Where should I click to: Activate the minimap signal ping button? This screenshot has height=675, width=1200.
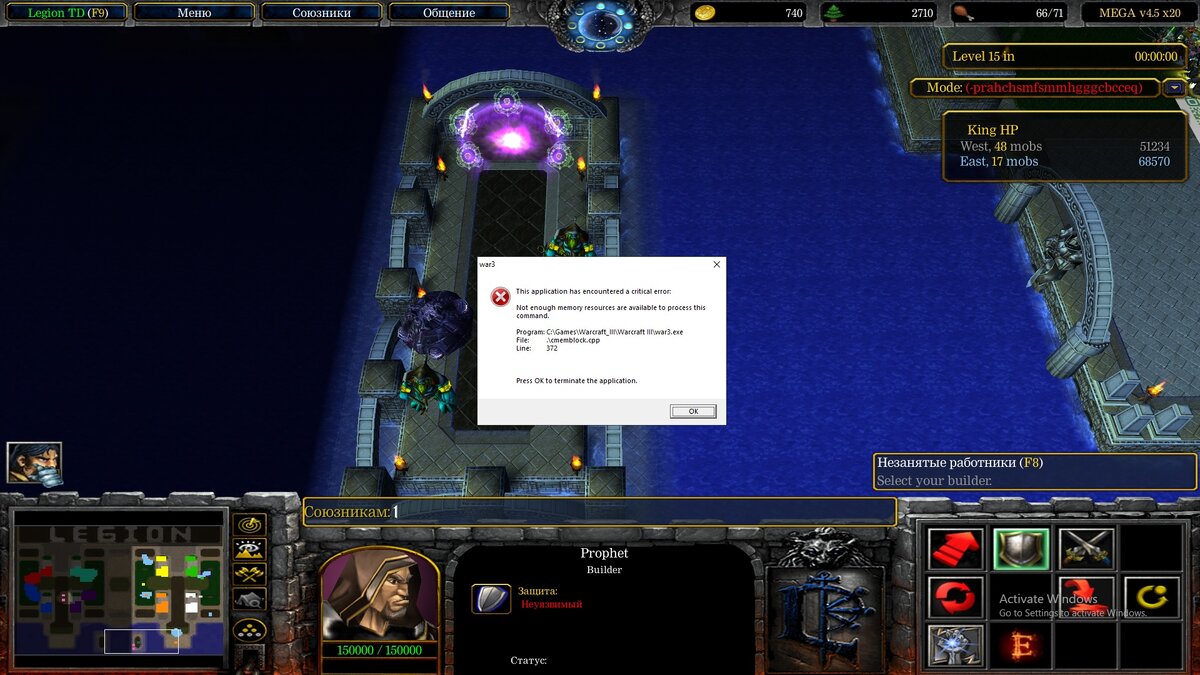point(249,524)
